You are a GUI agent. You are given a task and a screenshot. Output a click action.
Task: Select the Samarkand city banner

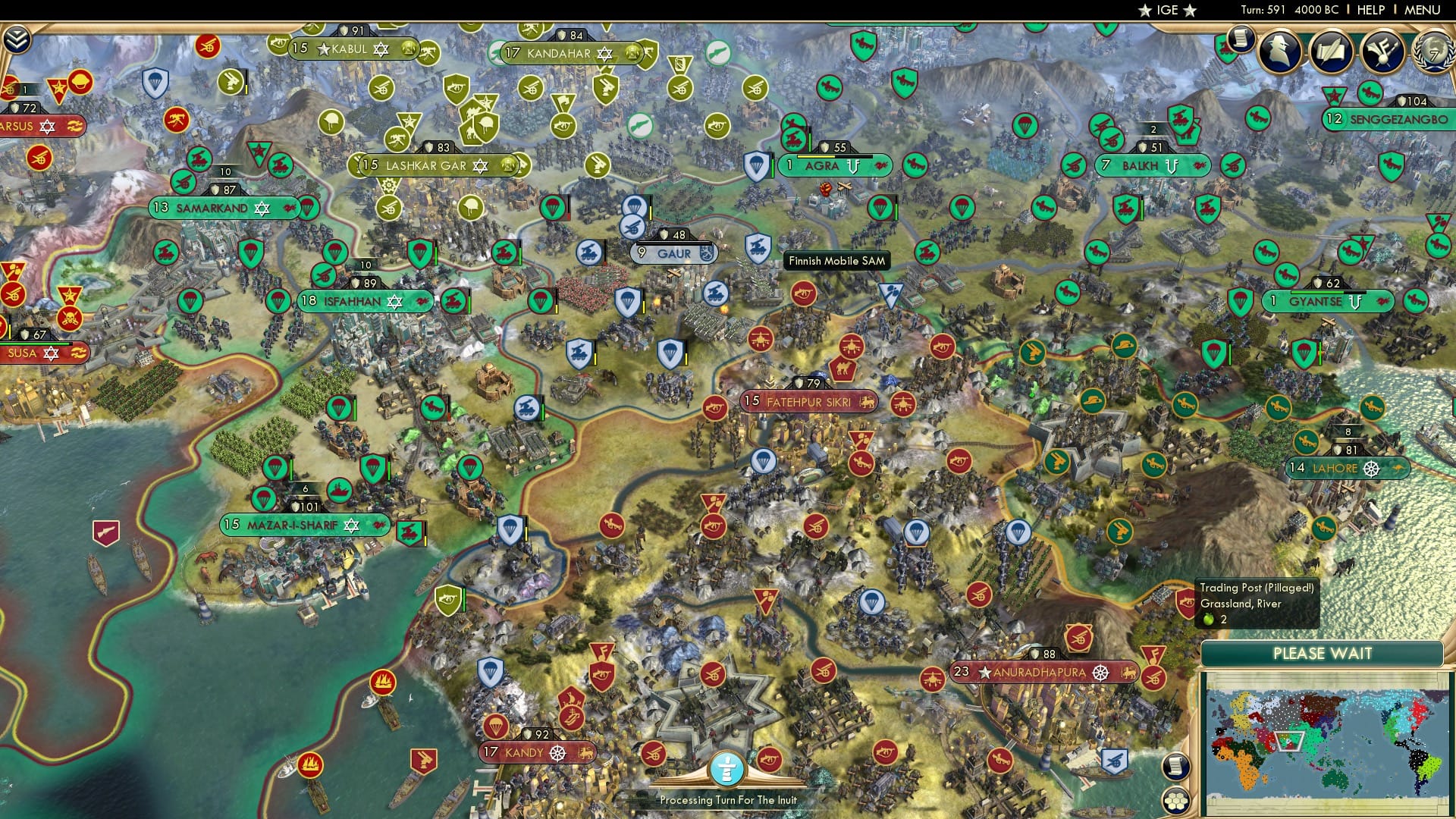click(x=216, y=207)
